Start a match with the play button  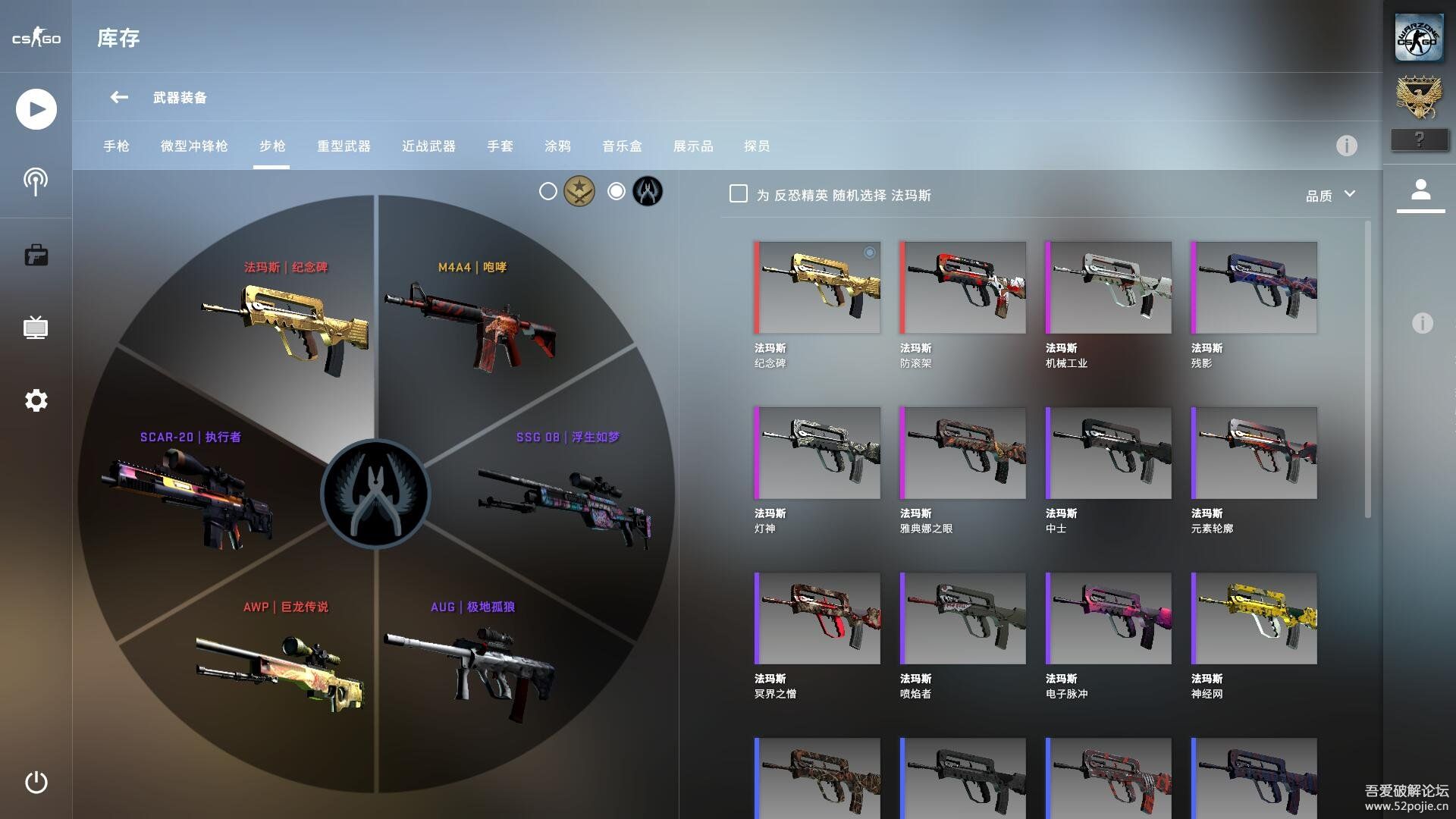36,109
